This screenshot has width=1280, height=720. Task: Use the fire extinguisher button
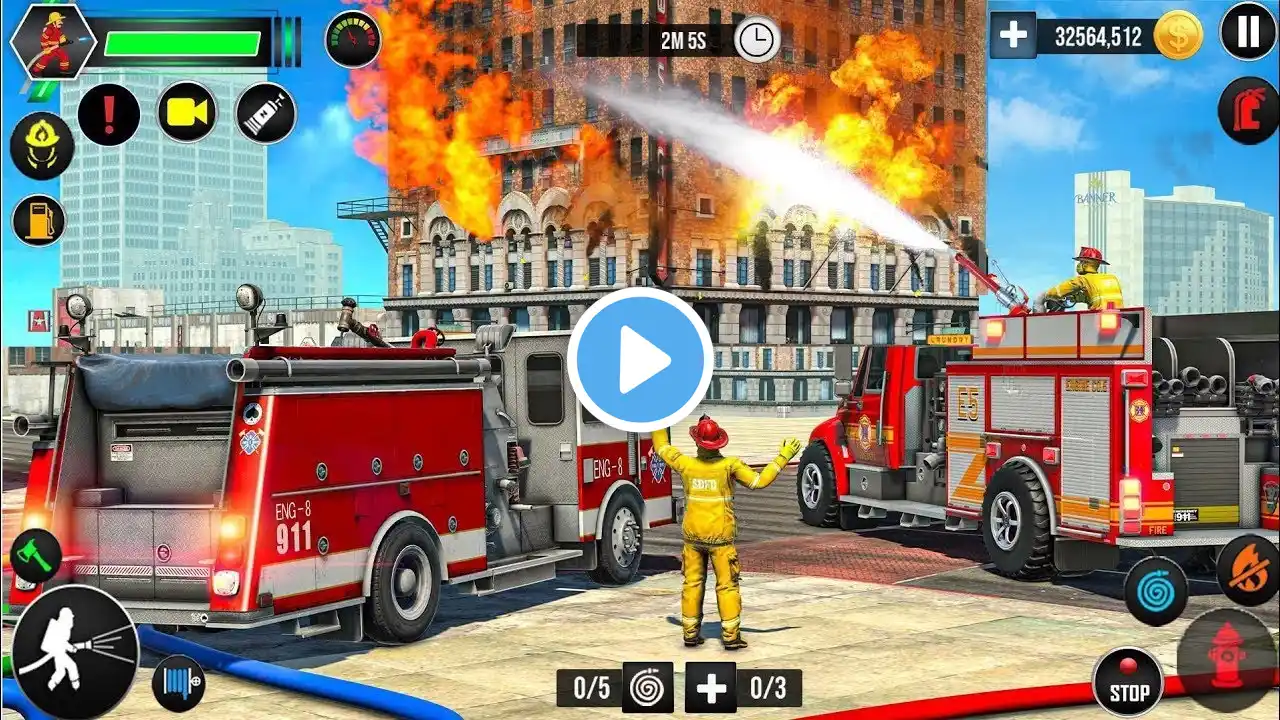[x=1247, y=110]
